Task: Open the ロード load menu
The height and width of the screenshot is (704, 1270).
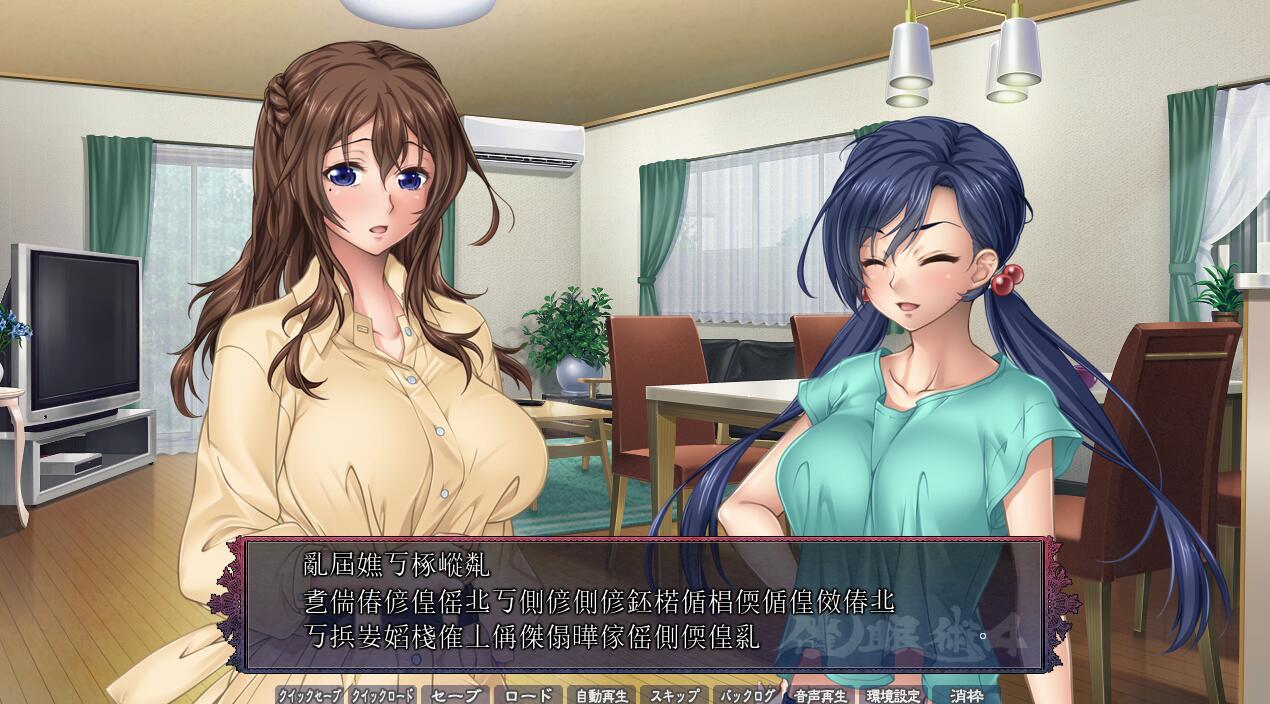Action: 527,695
